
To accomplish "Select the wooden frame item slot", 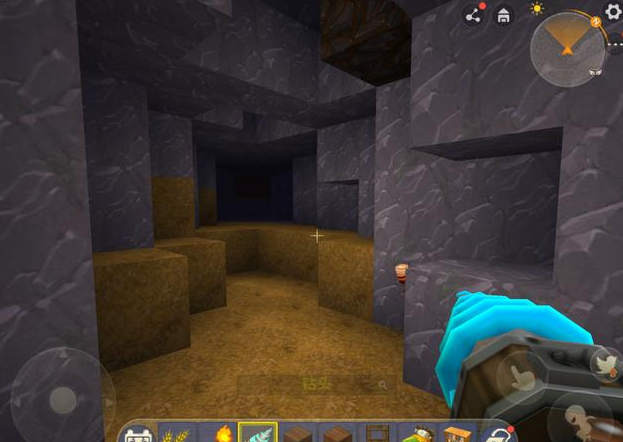I will [377, 434].
